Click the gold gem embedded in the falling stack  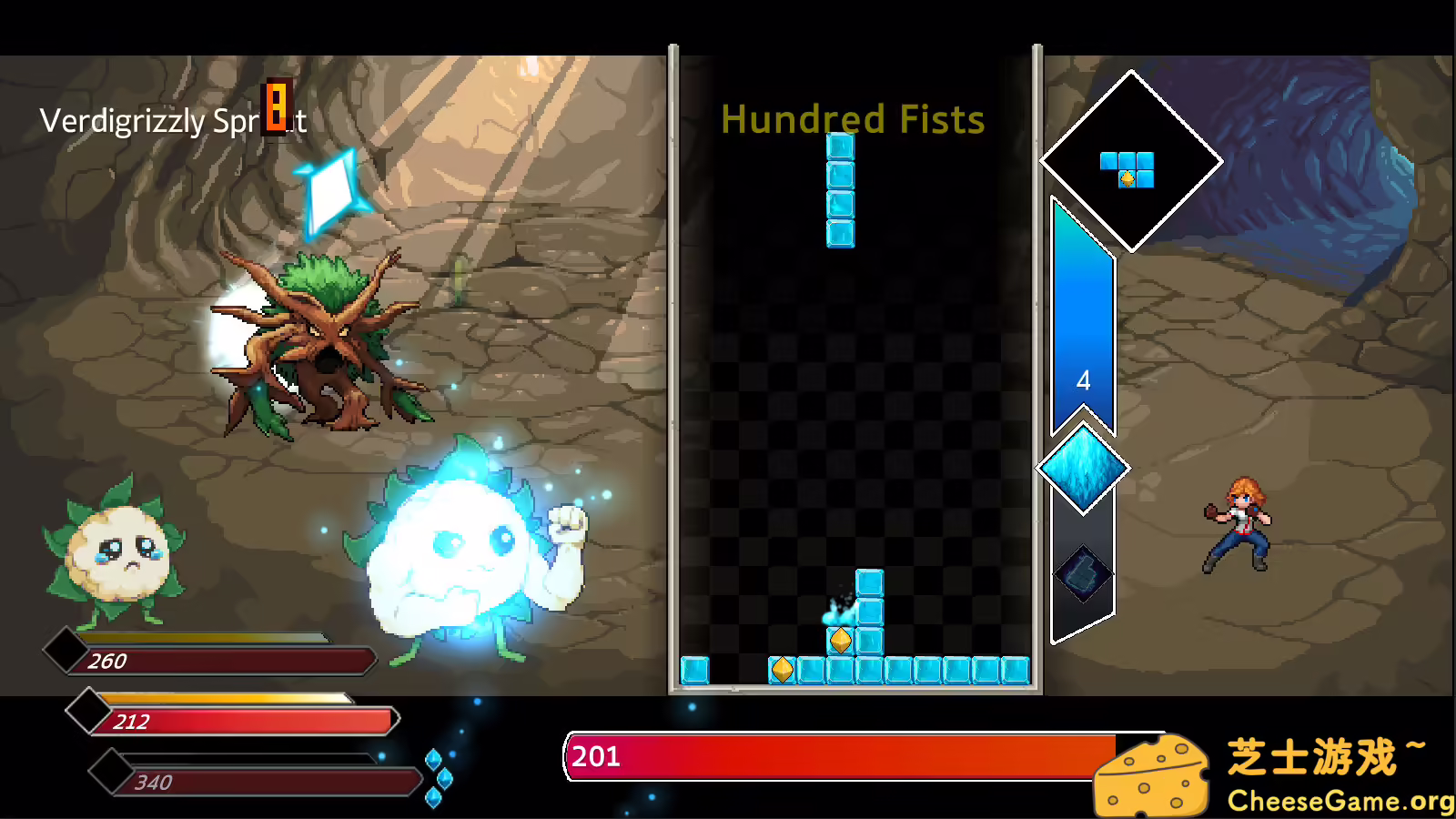pos(840,640)
